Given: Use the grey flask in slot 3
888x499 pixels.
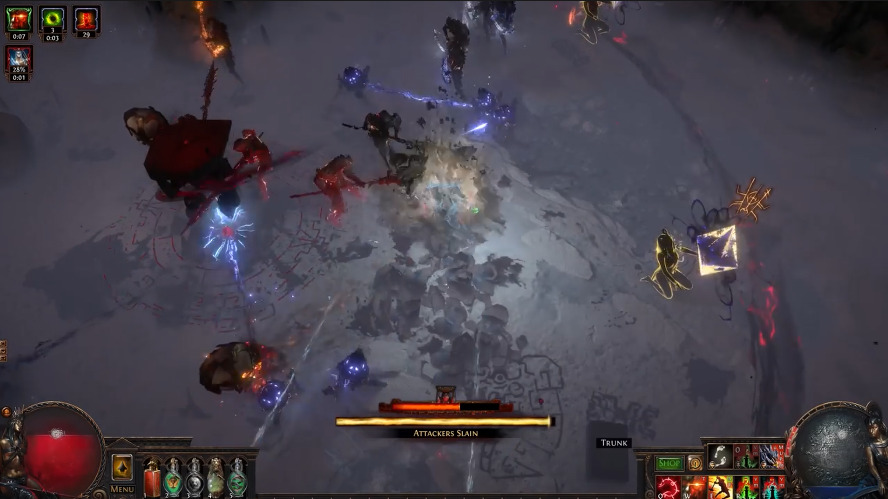Looking at the screenshot, I should 194,476.
